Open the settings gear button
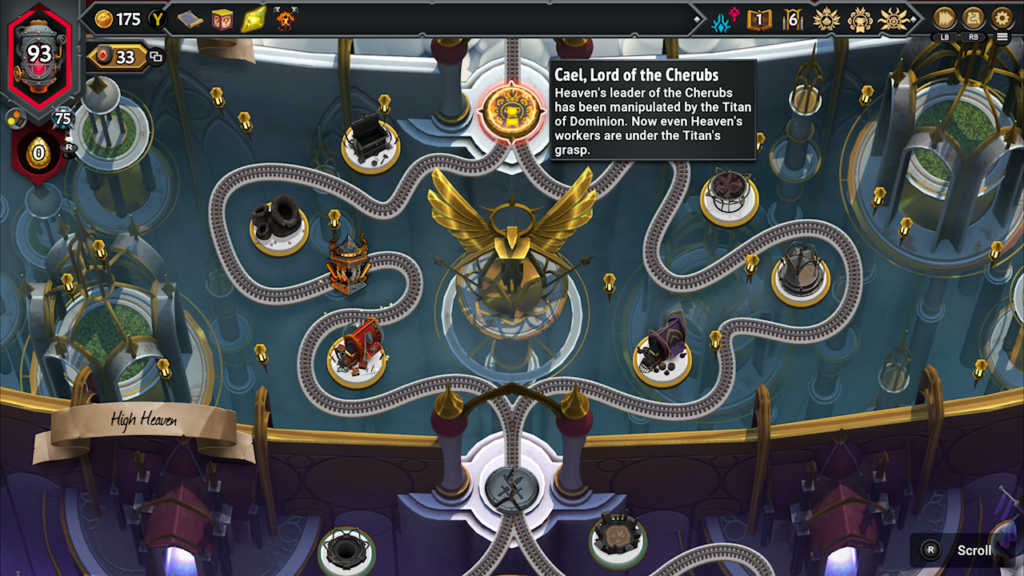The height and width of the screenshot is (576, 1024). tap(1002, 18)
